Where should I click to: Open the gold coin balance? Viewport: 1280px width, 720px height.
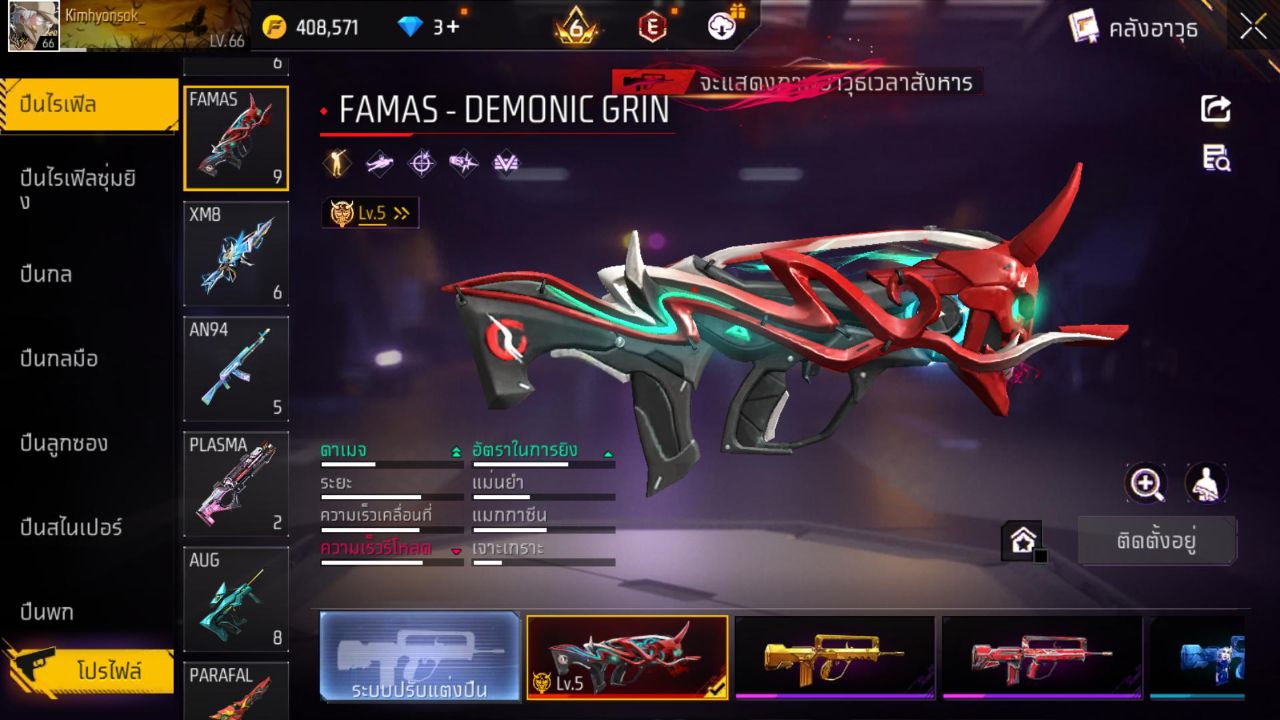tap(311, 27)
